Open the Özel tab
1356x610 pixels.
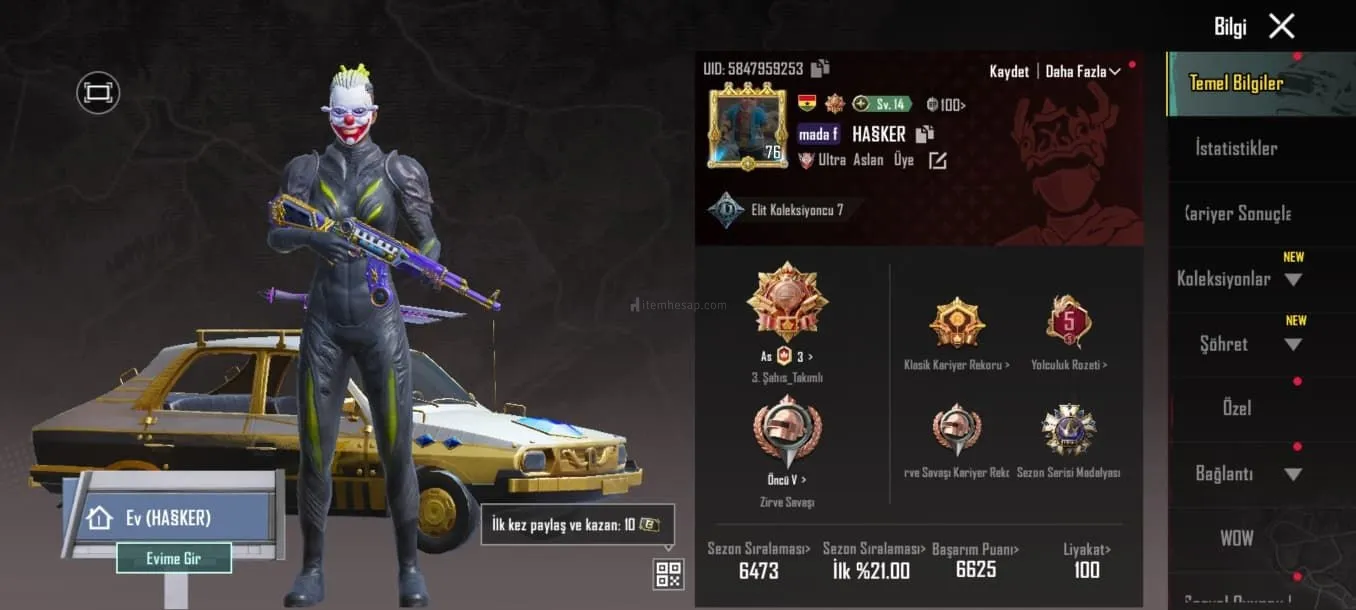pyautogui.click(x=1237, y=408)
